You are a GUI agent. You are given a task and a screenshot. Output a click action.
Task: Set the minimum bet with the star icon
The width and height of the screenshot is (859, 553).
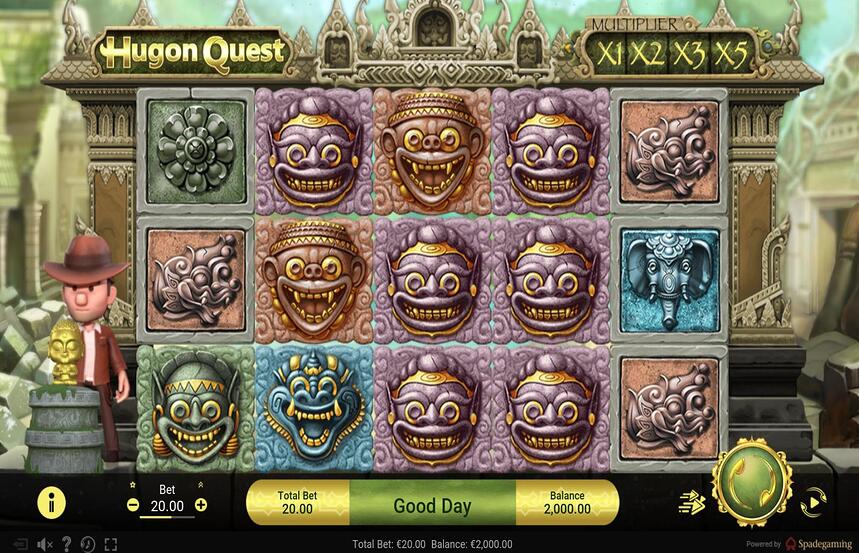click(x=134, y=485)
